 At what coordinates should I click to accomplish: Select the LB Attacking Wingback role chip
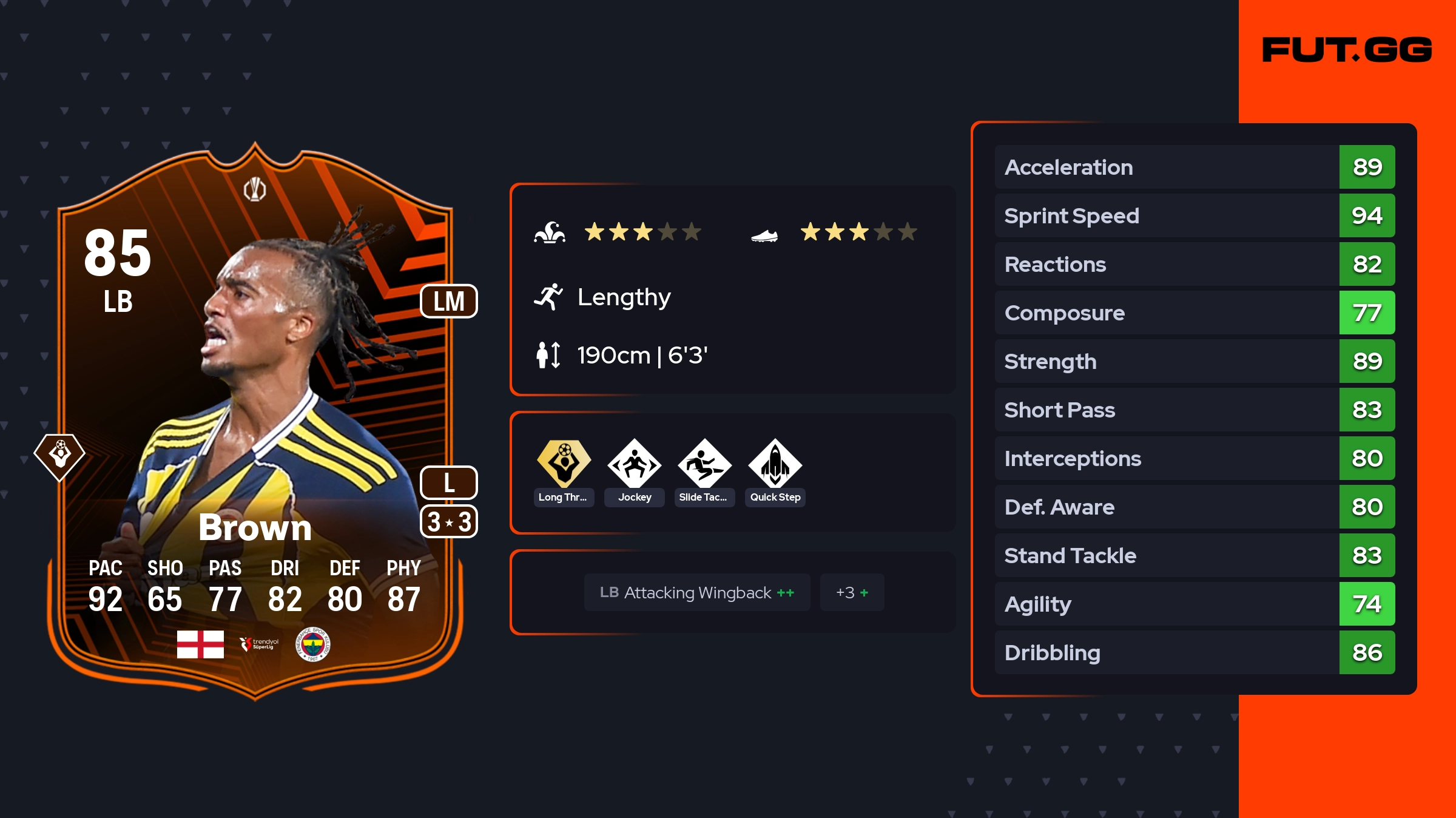[696, 592]
